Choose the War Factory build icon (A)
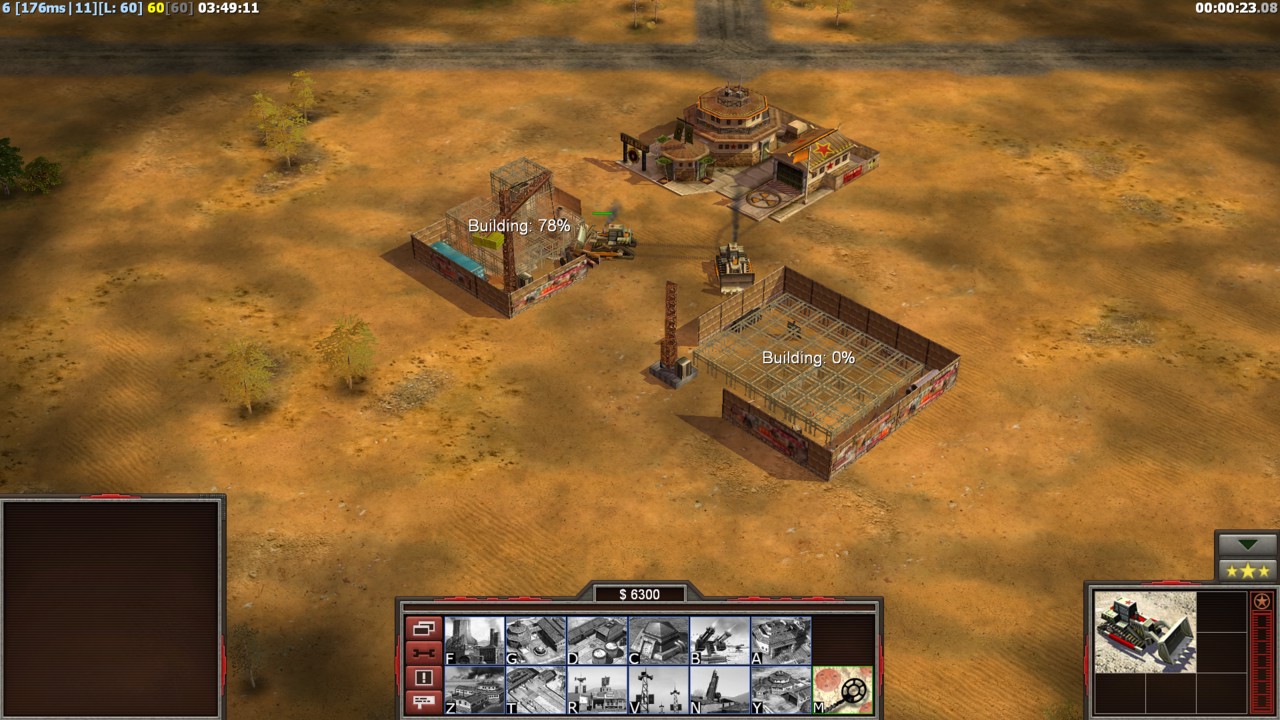The height and width of the screenshot is (720, 1280). pos(781,640)
